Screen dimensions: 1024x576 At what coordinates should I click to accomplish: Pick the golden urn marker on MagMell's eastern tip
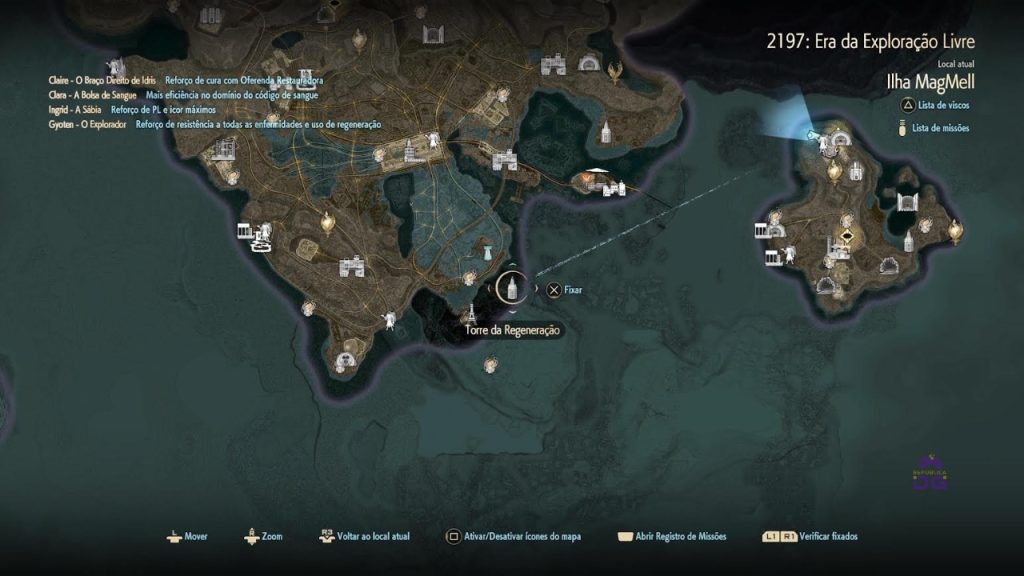click(954, 232)
